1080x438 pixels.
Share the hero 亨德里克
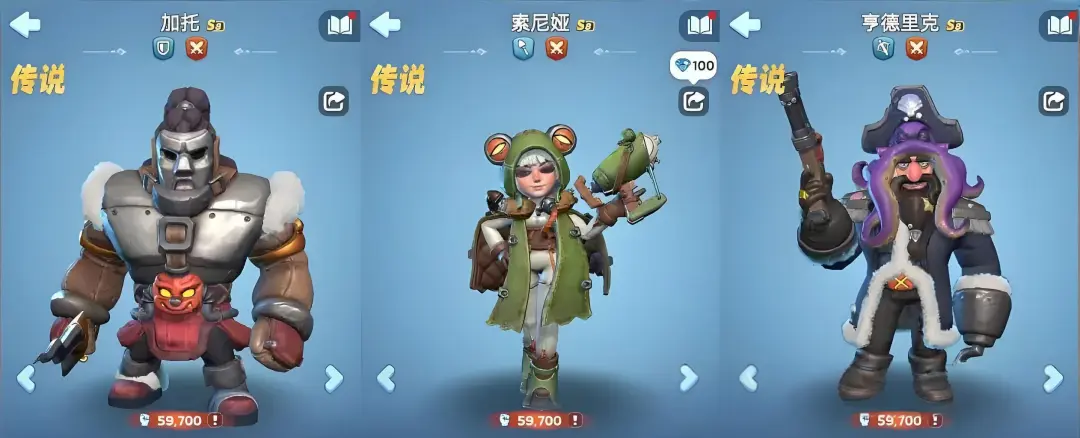click(1053, 101)
